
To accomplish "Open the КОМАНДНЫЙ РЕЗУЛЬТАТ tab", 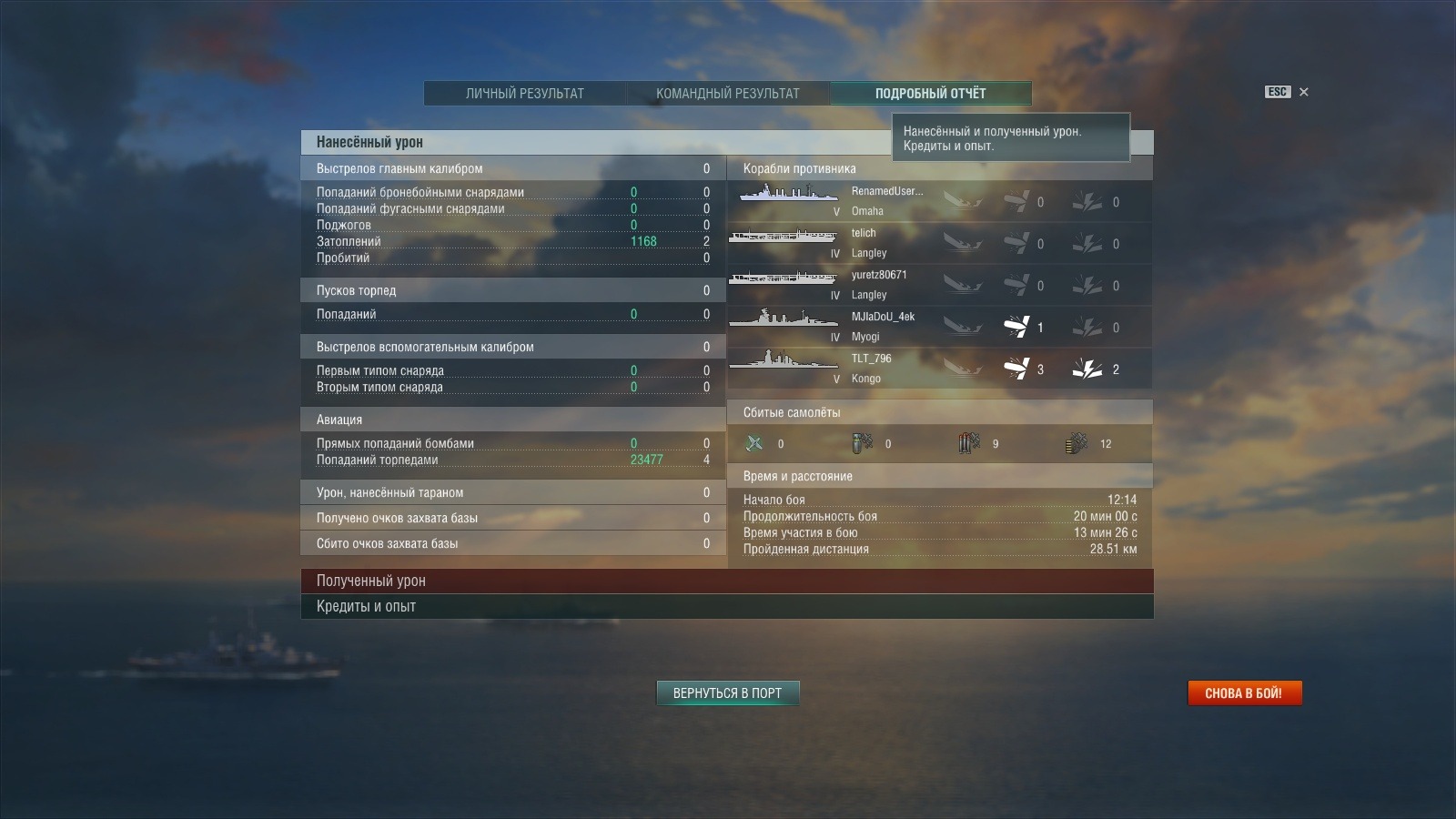I will click(x=727, y=93).
